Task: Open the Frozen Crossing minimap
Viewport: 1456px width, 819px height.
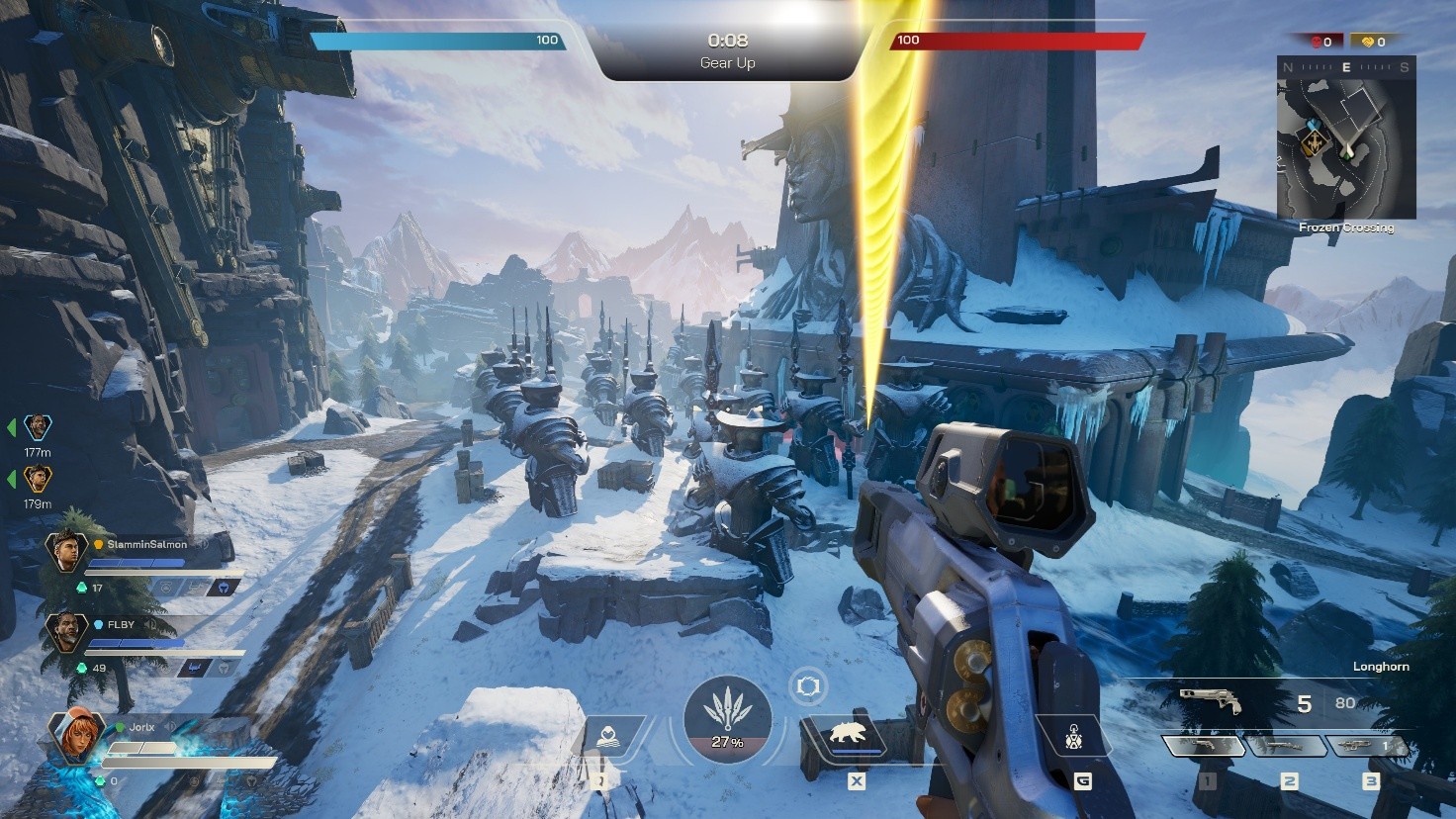Action: [x=1346, y=138]
